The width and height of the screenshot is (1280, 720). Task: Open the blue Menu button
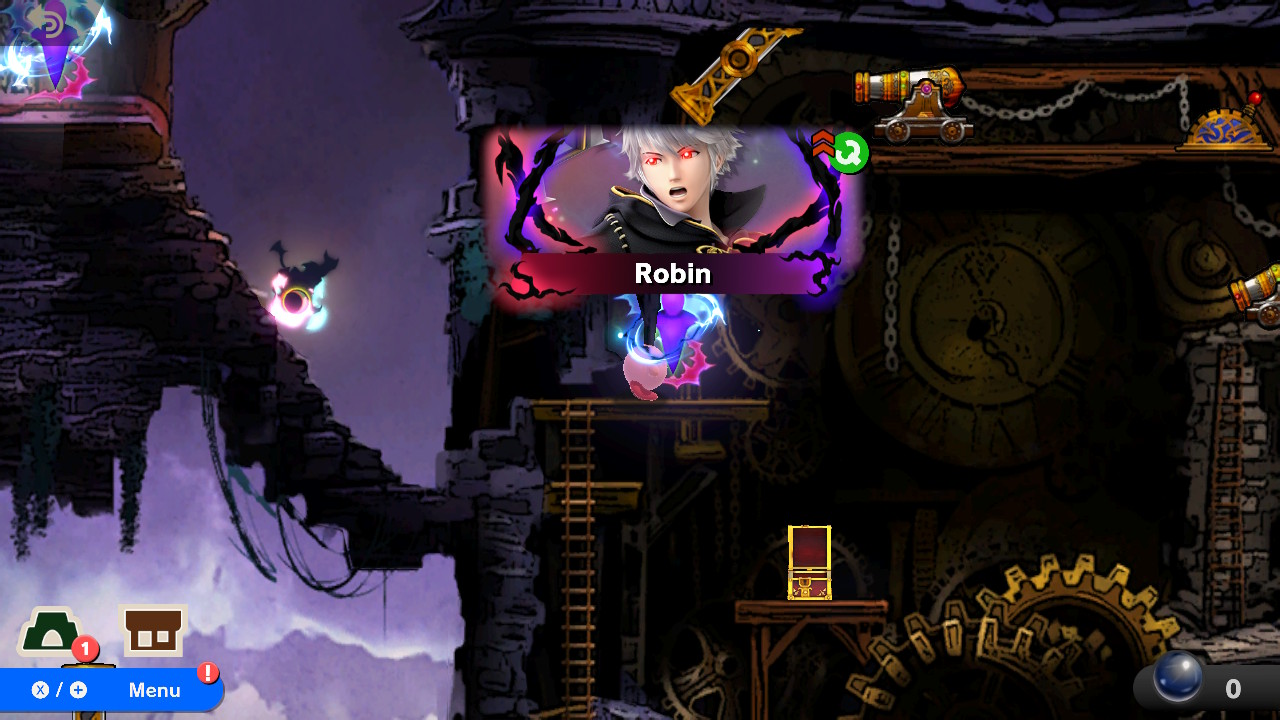[110, 690]
